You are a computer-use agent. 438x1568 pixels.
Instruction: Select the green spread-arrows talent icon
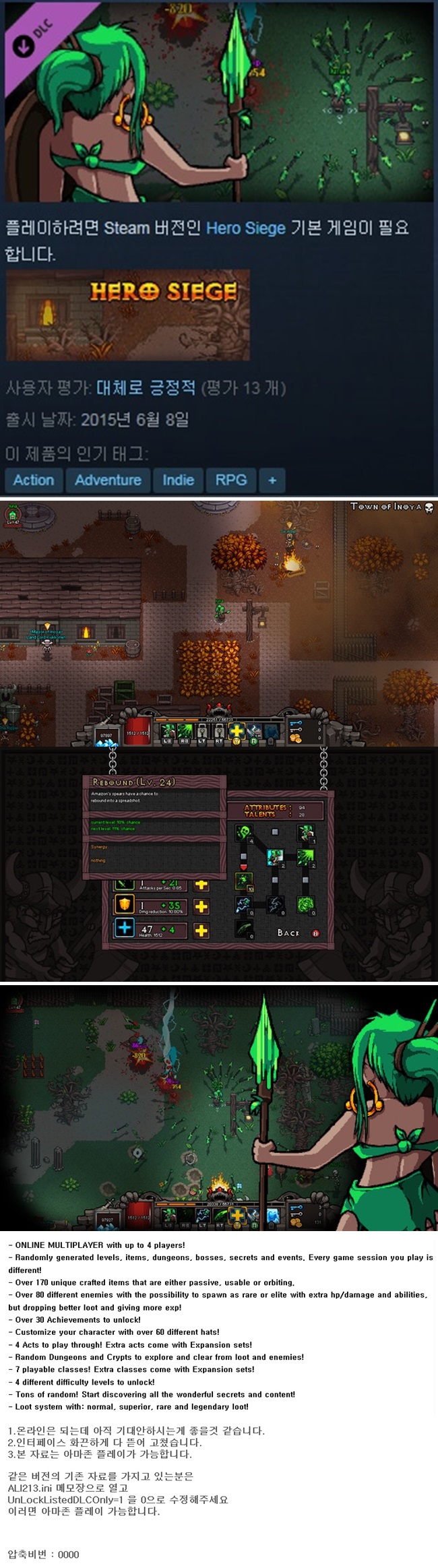pos(305,857)
